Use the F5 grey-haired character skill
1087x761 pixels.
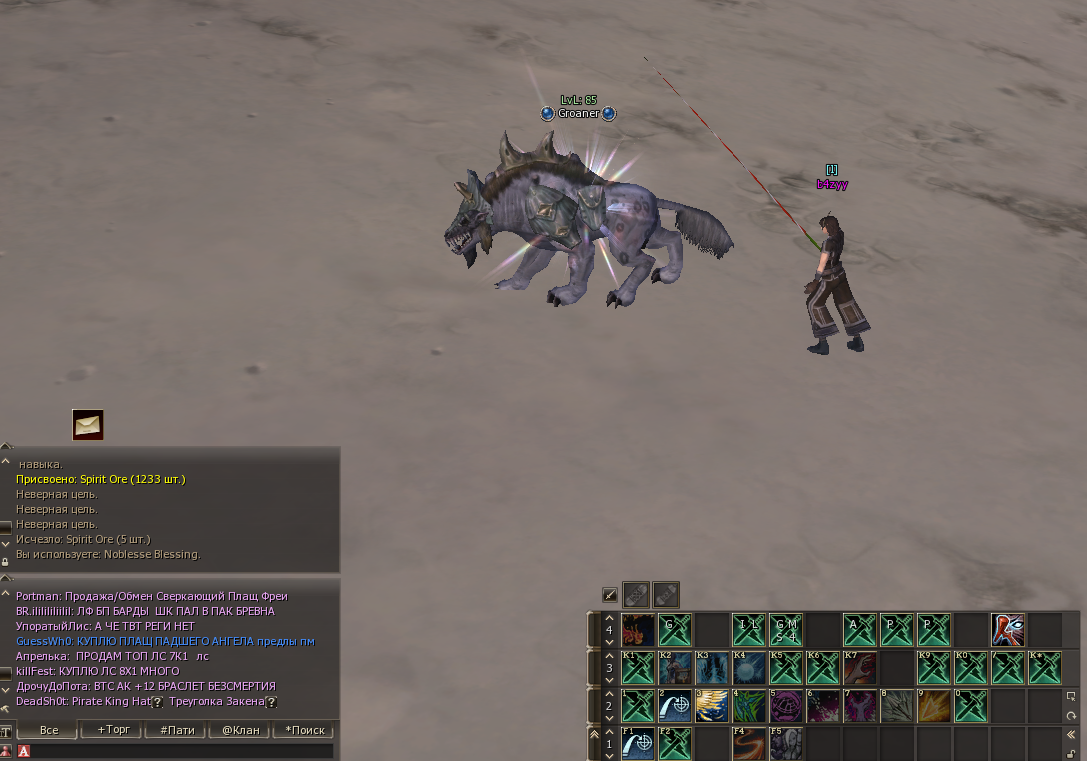point(786,743)
